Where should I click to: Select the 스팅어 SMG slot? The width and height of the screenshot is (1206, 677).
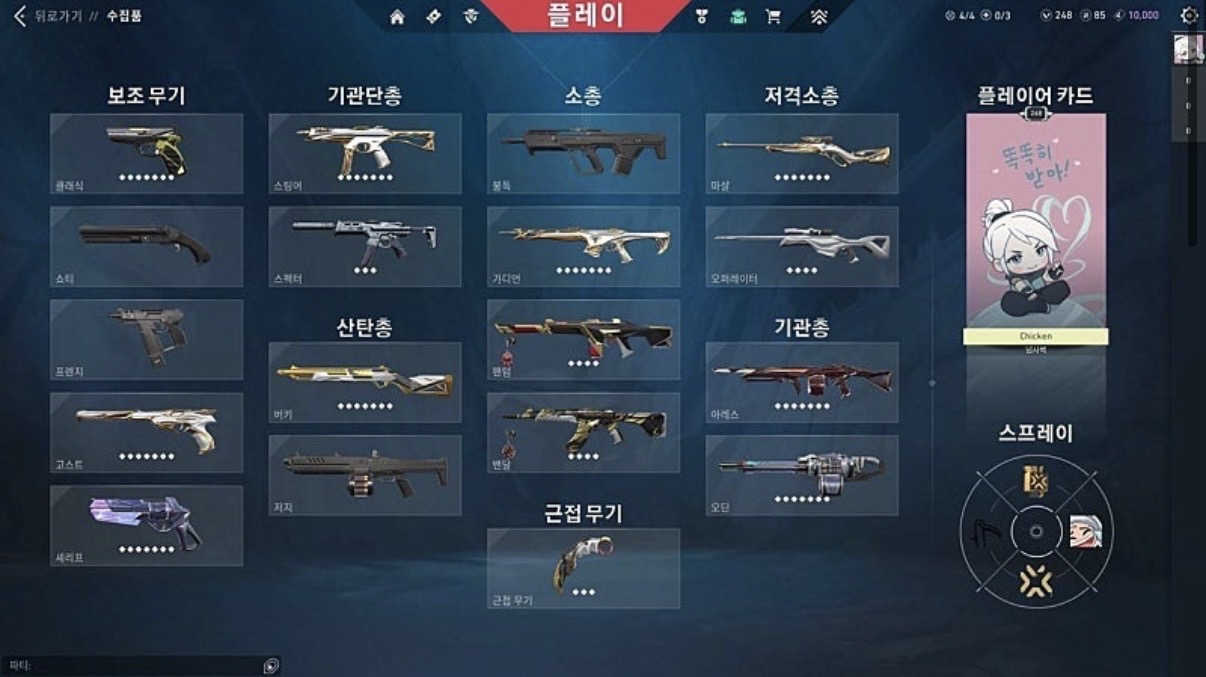(365, 153)
